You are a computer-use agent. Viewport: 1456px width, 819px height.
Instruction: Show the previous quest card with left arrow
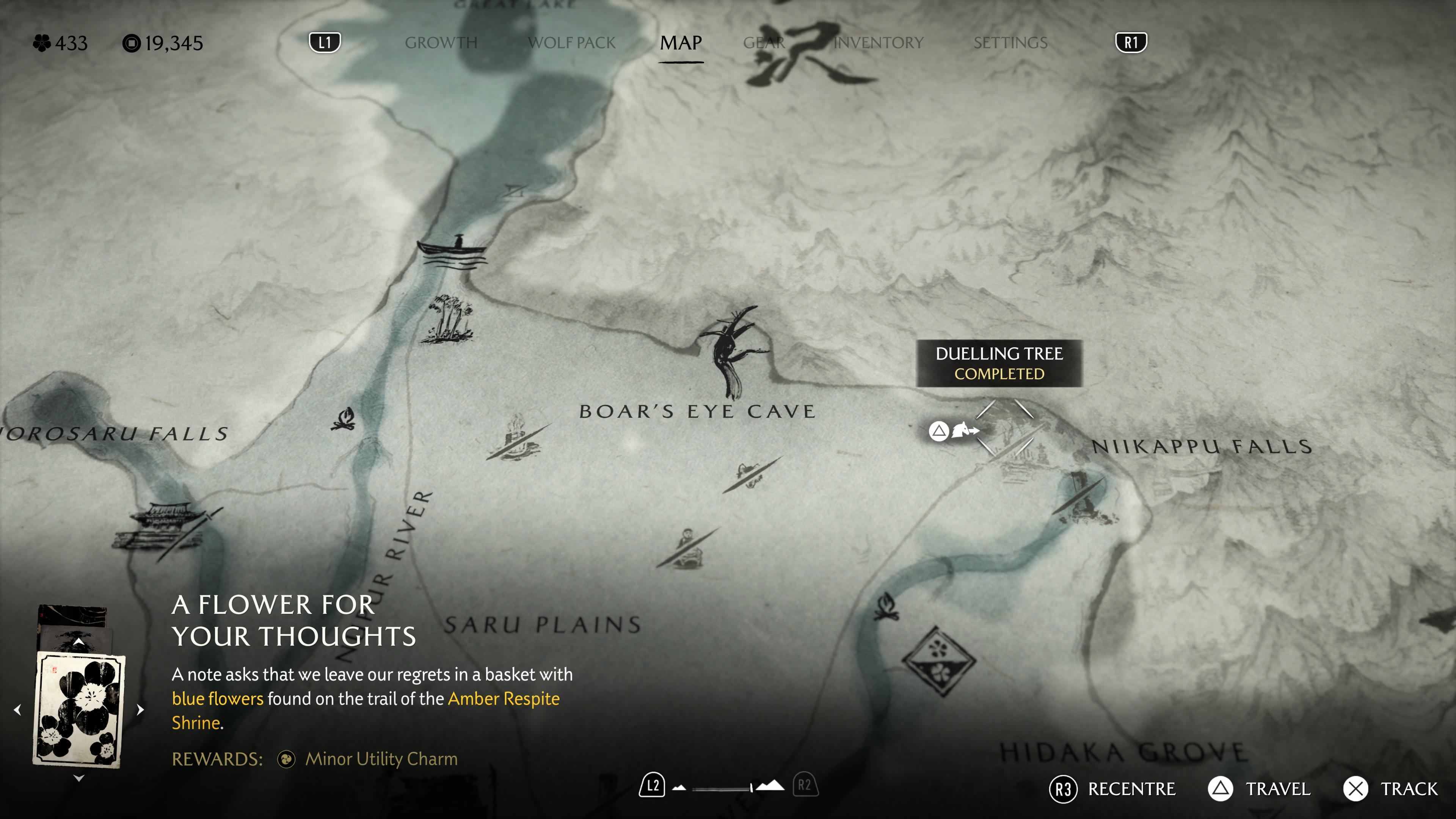pos(17,710)
